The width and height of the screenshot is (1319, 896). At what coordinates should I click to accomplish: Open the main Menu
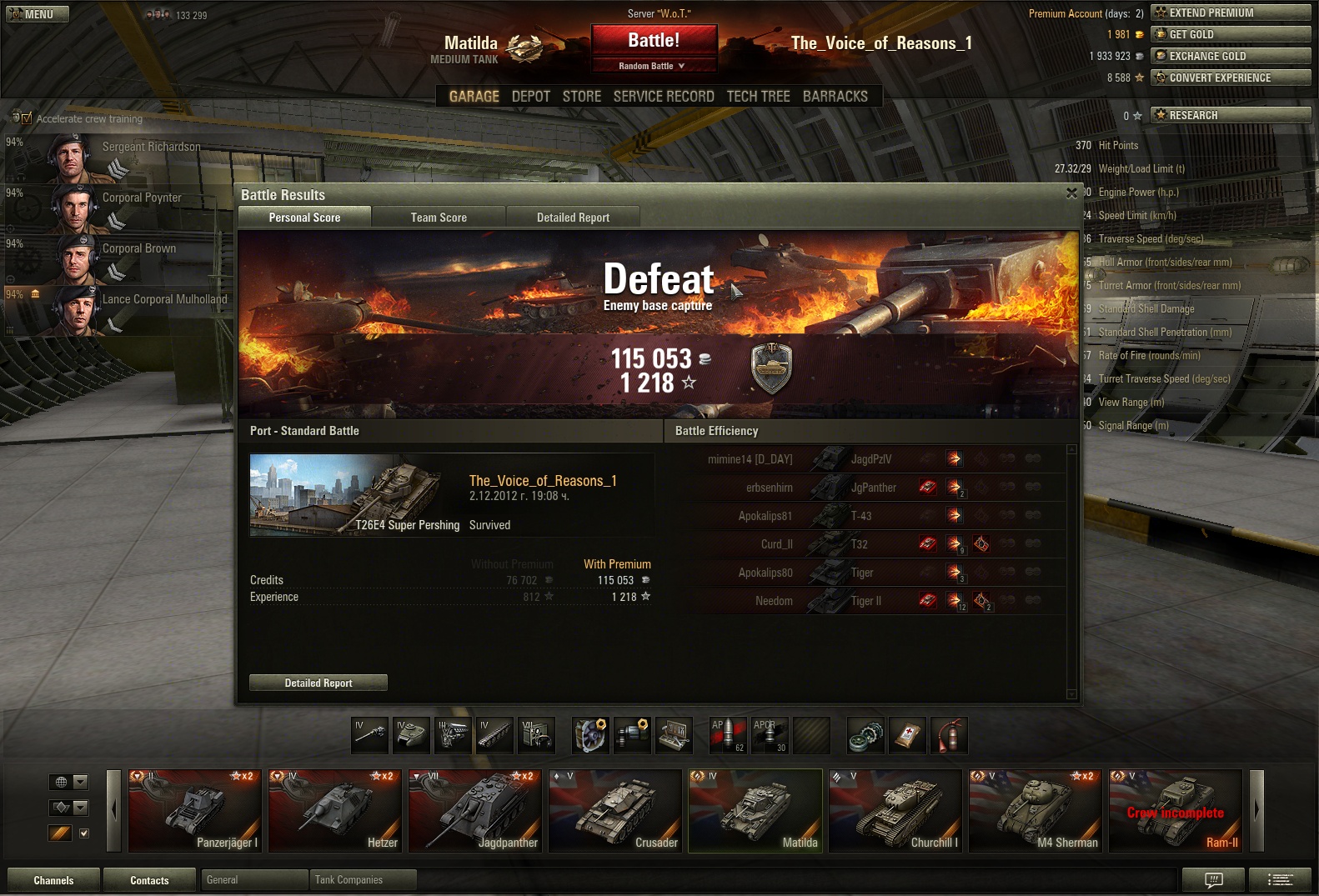point(38,14)
